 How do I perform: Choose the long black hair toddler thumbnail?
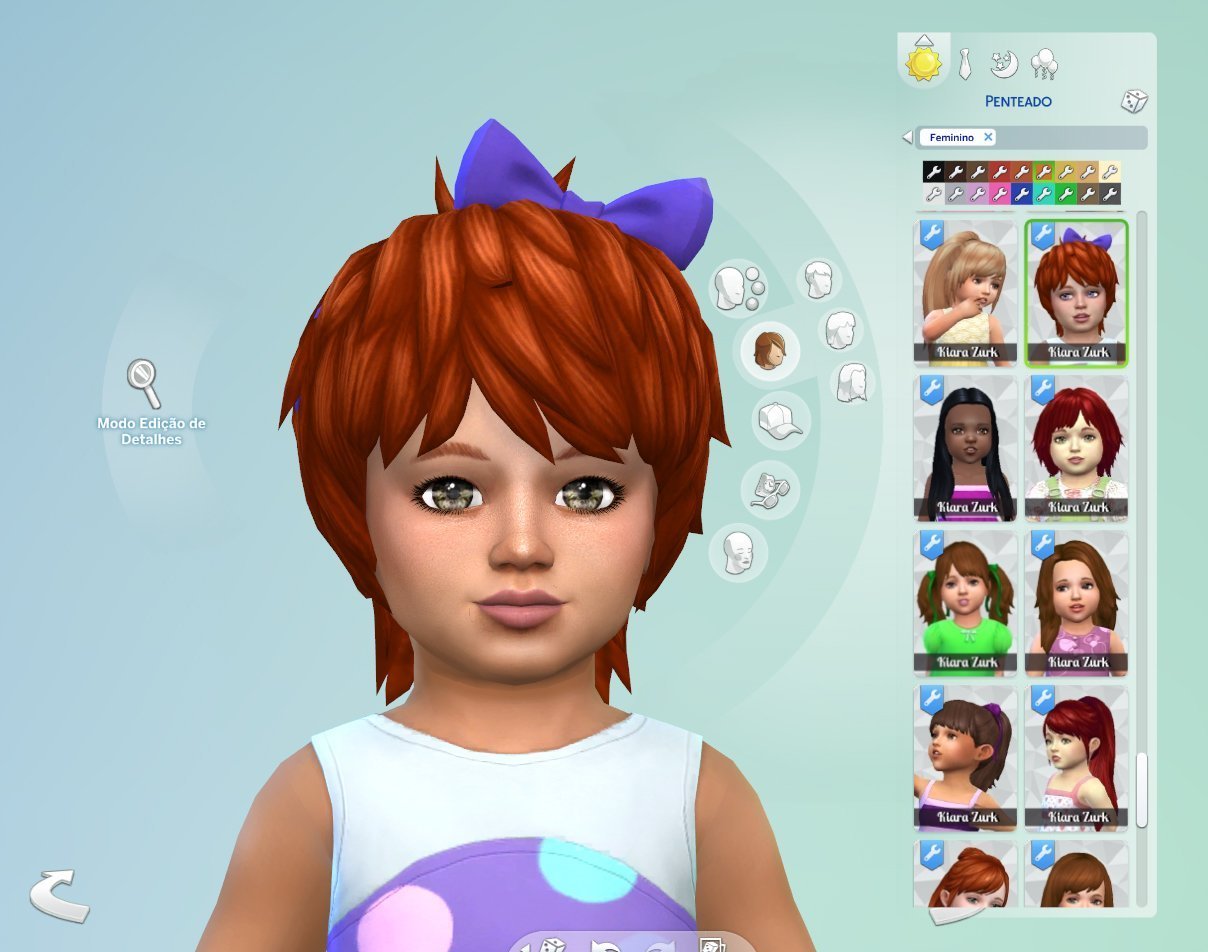(965, 448)
